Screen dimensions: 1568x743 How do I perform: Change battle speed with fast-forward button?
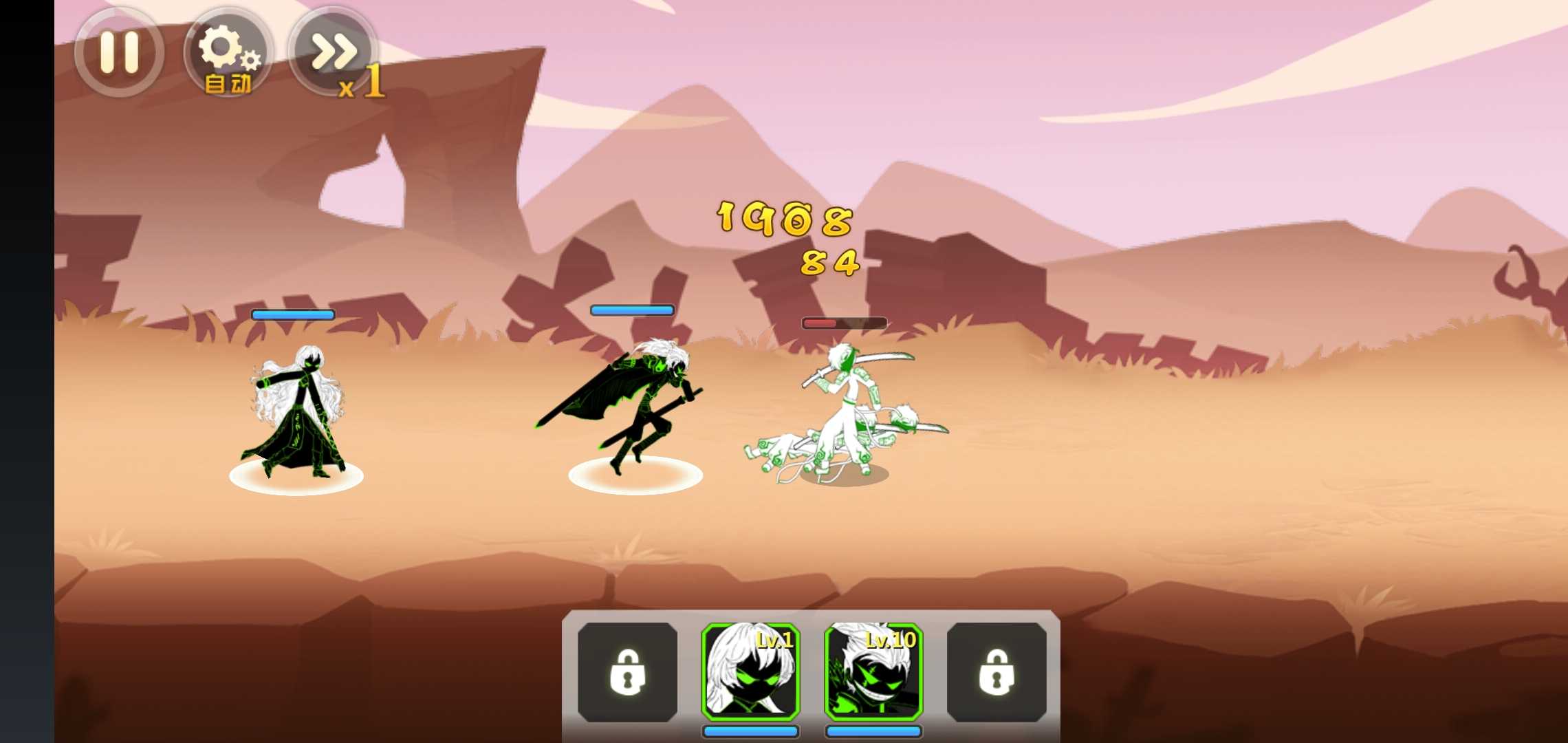point(335,54)
